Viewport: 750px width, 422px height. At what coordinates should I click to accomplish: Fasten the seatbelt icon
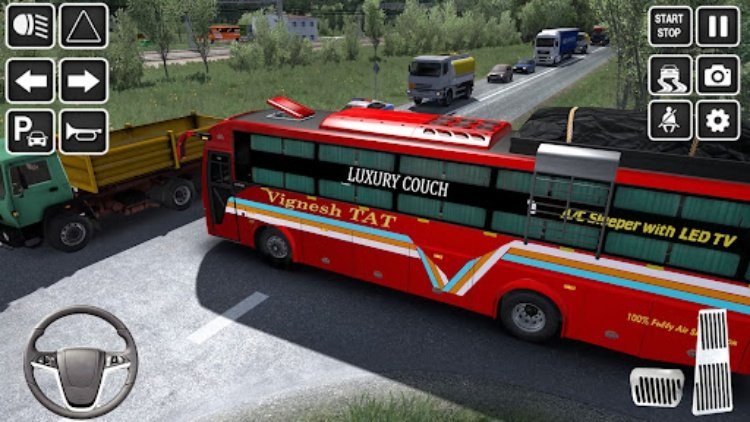(x=670, y=120)
